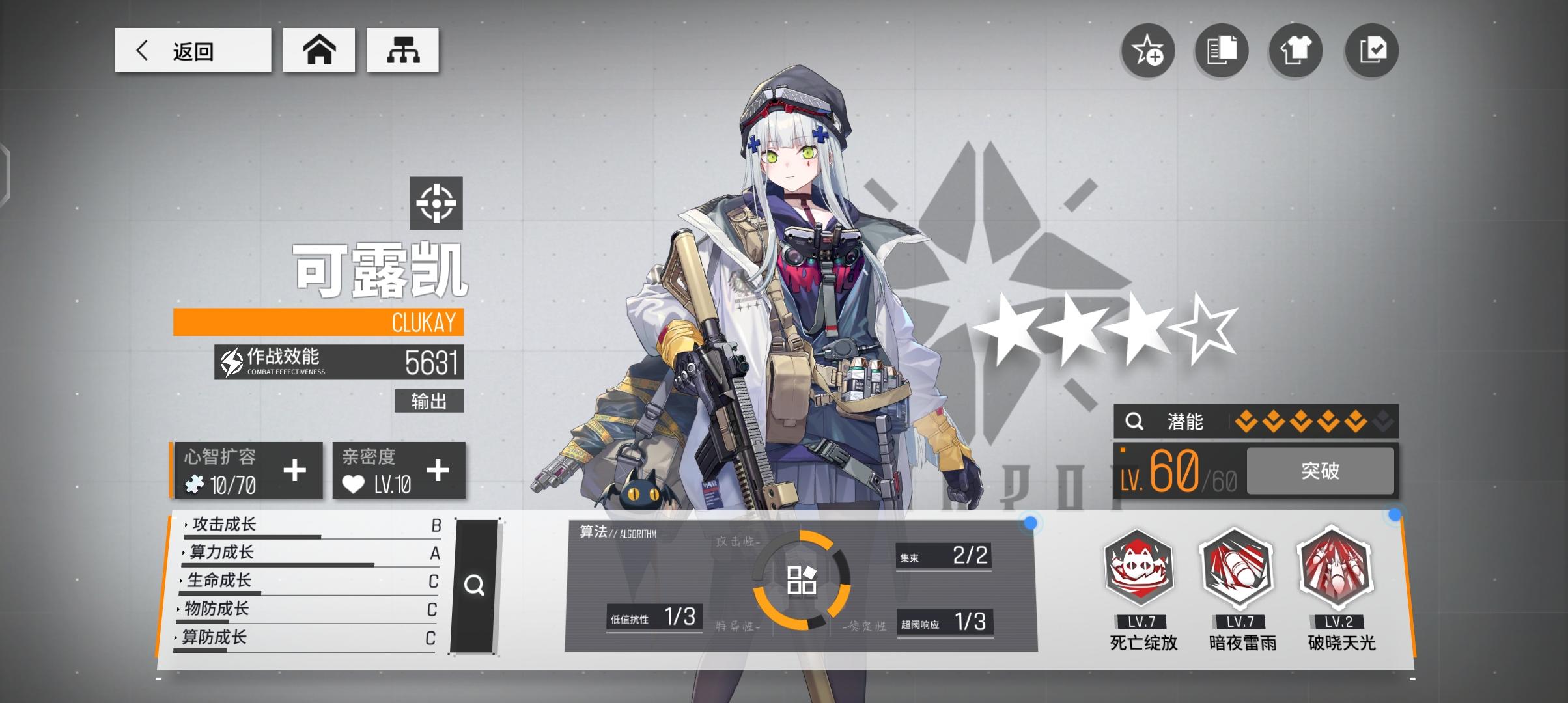Open the costume wardrobe shirt icon
Image resolution: width=1568 pixels, height=703 pixels.
click(x=1296, y=49)
